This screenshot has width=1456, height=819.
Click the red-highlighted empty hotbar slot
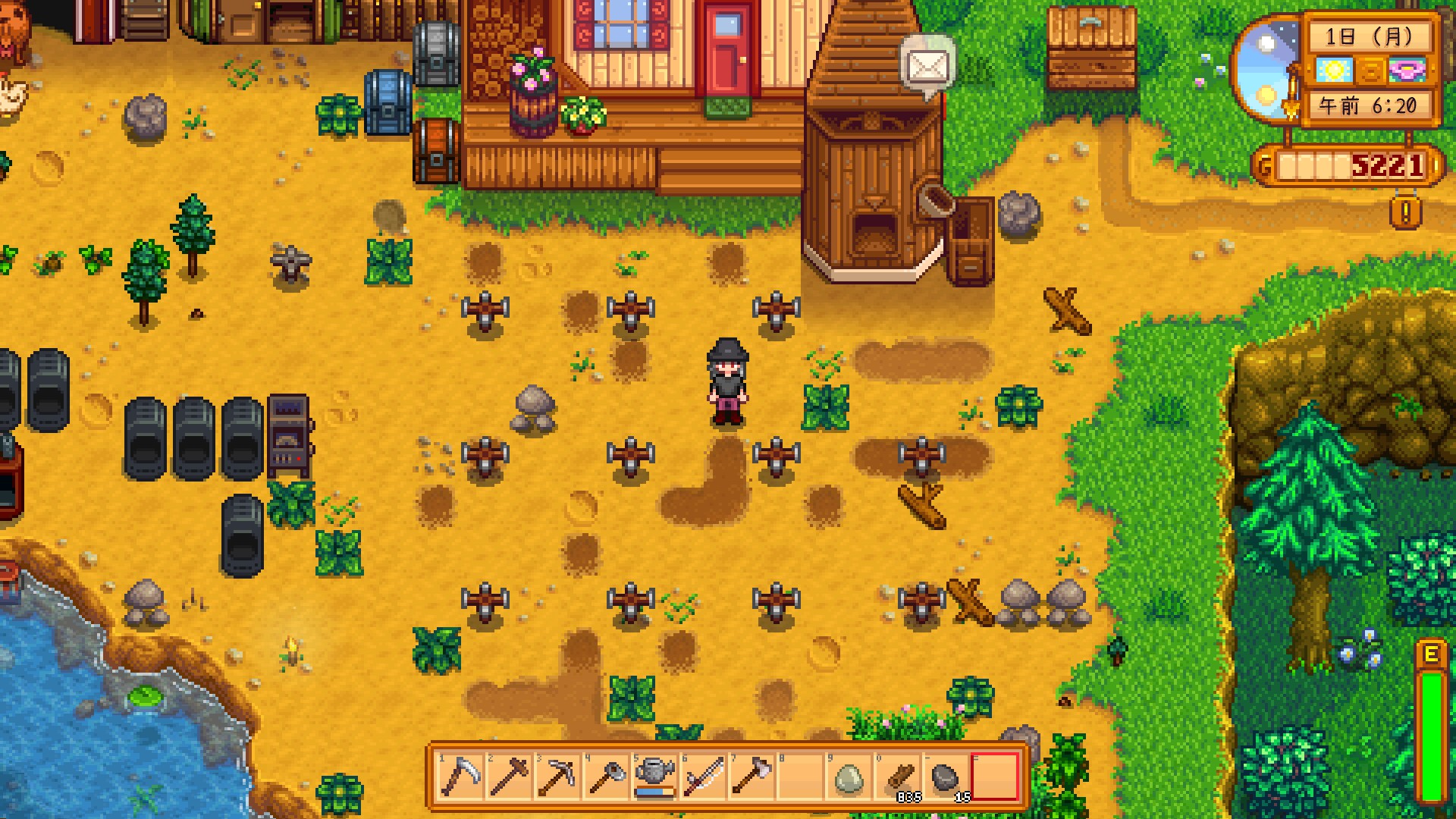[994, 777]
